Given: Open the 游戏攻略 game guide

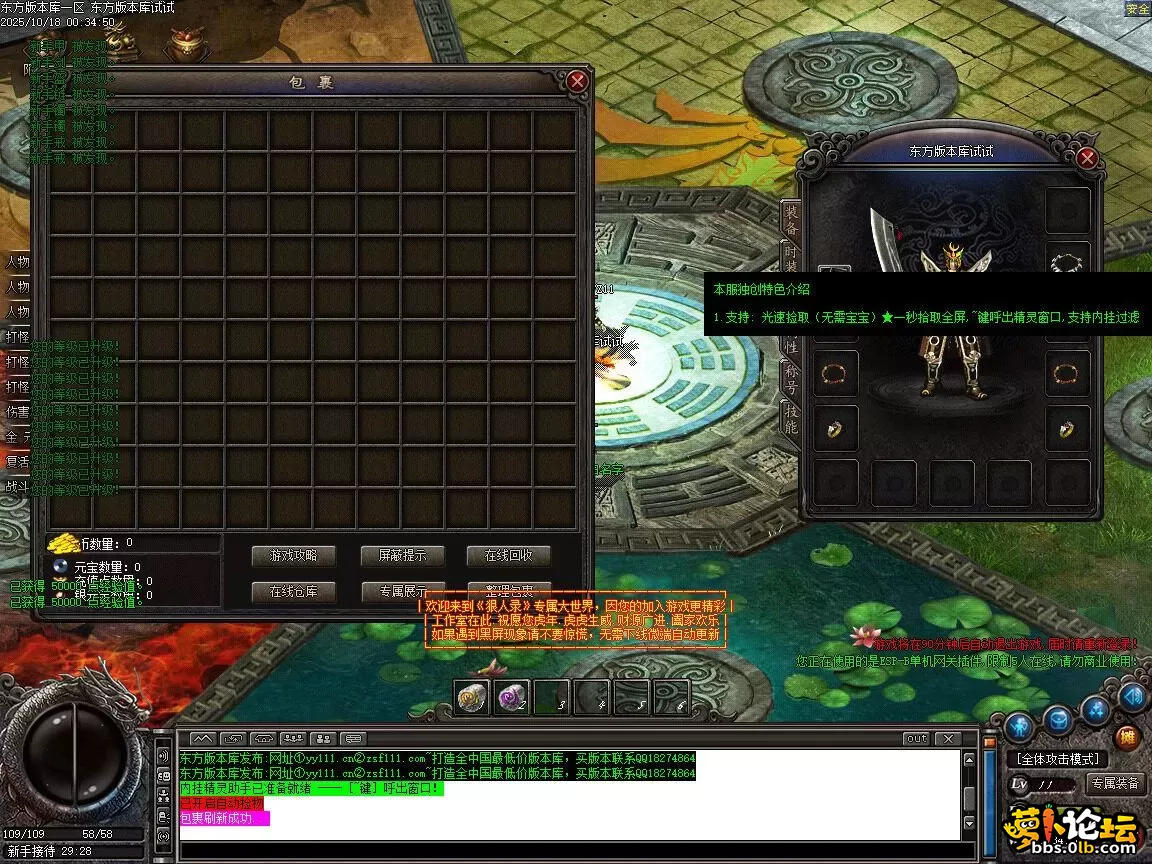Looking at the screenshot, I should (293, 555).
